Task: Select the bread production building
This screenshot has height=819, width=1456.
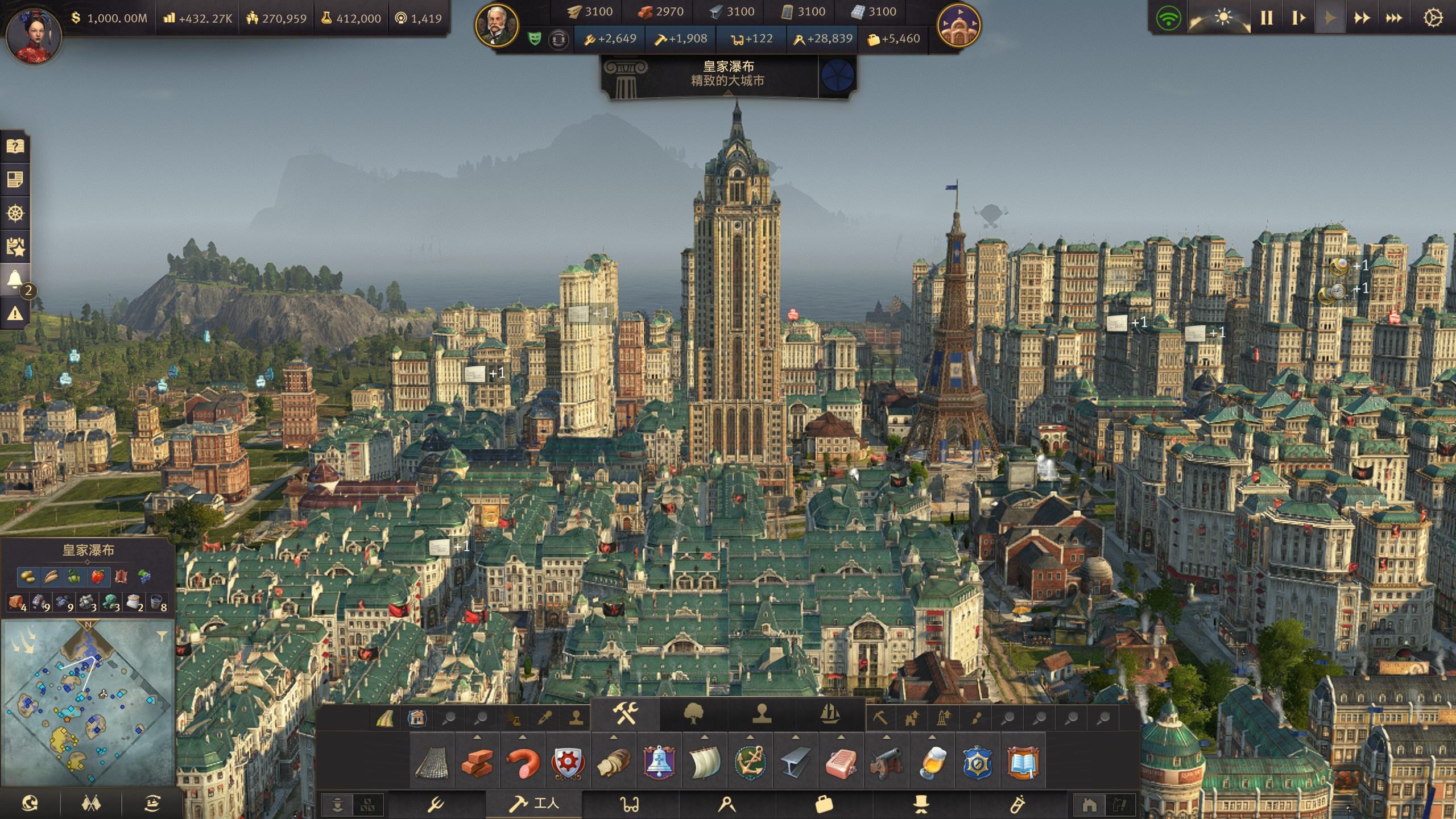Action: 614,762
